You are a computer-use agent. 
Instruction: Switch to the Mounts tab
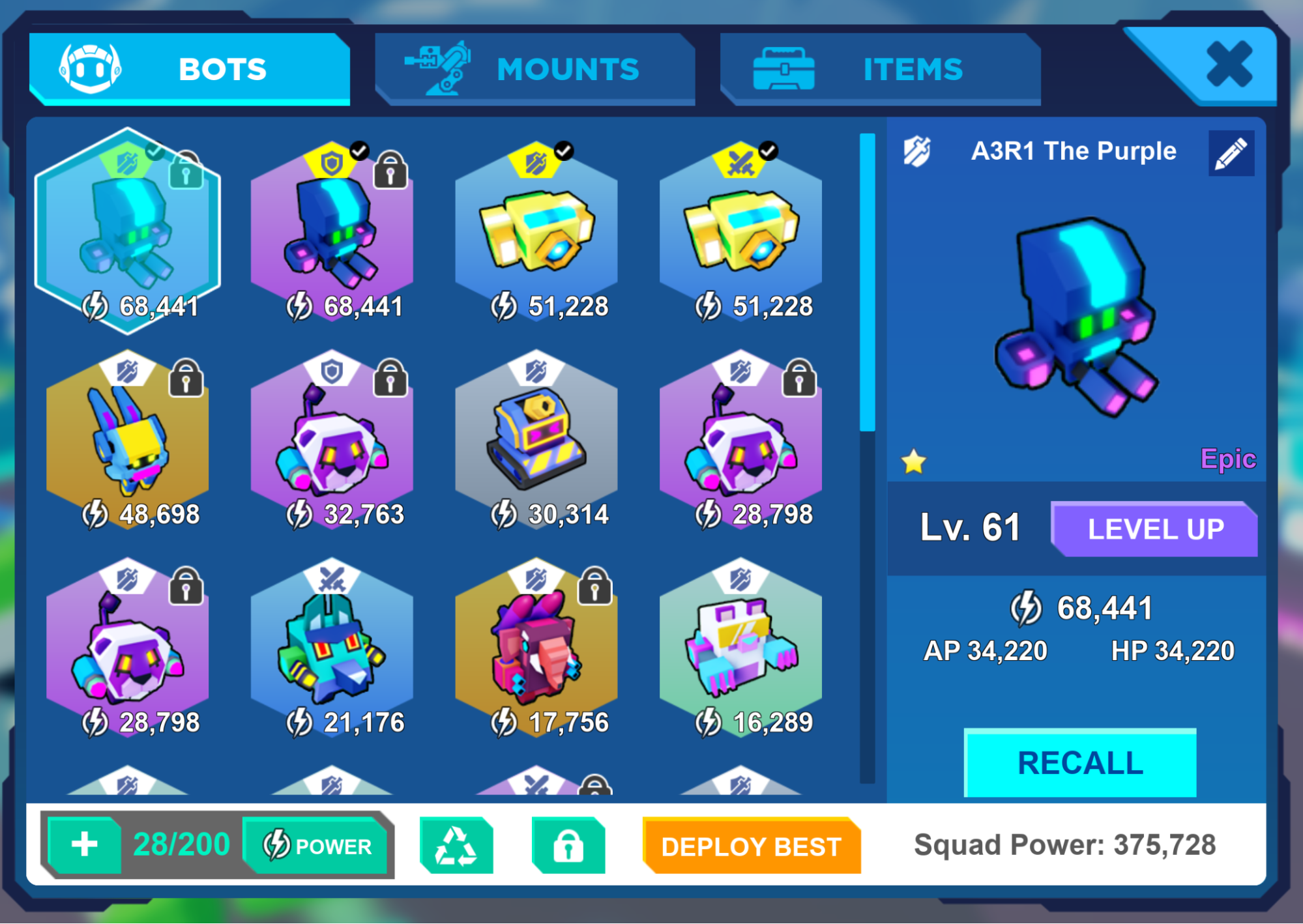[x=534, y=68]
